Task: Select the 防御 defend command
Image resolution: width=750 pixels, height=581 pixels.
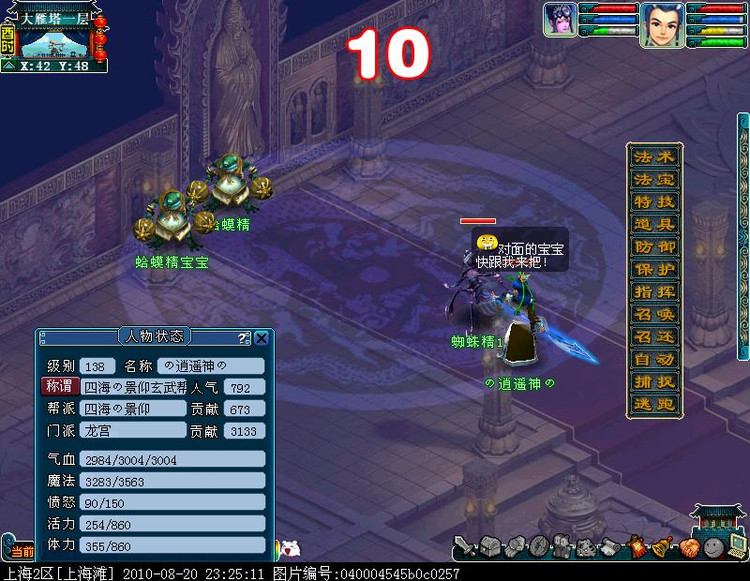Action: (655, 247)
